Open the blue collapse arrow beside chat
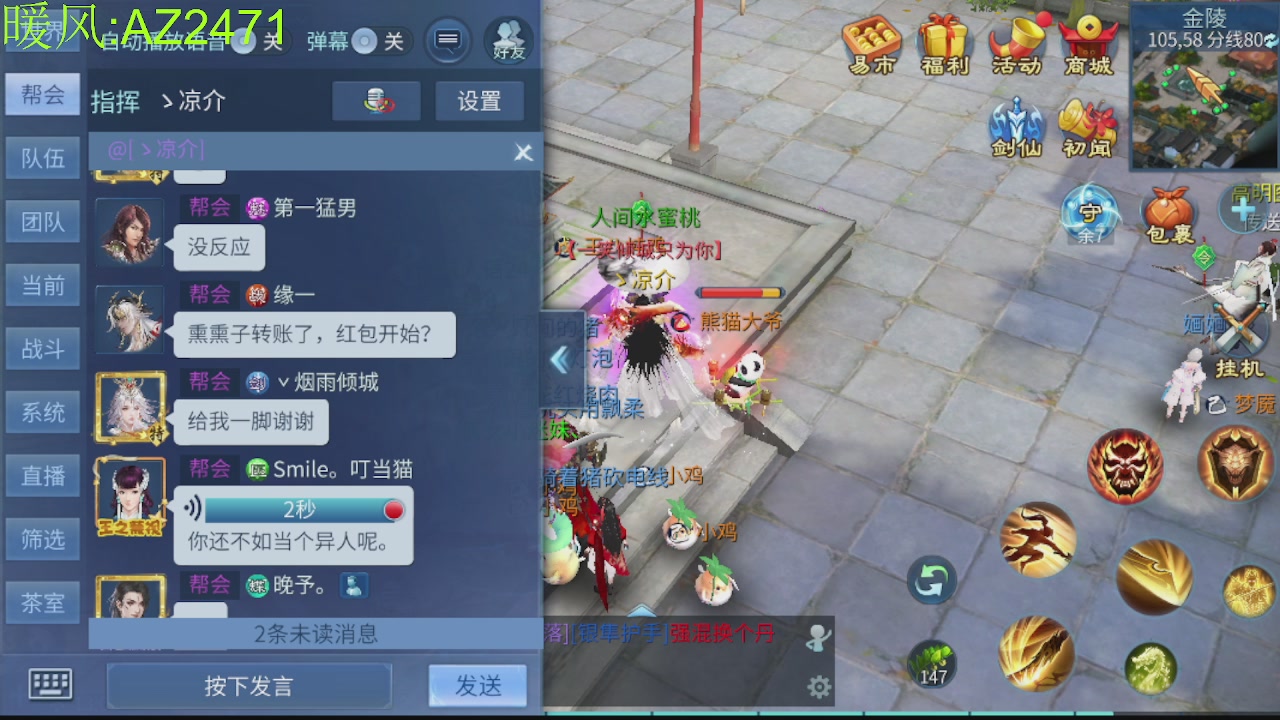Viewport: 1280px width, 720px height. click(x=562, y=360)
